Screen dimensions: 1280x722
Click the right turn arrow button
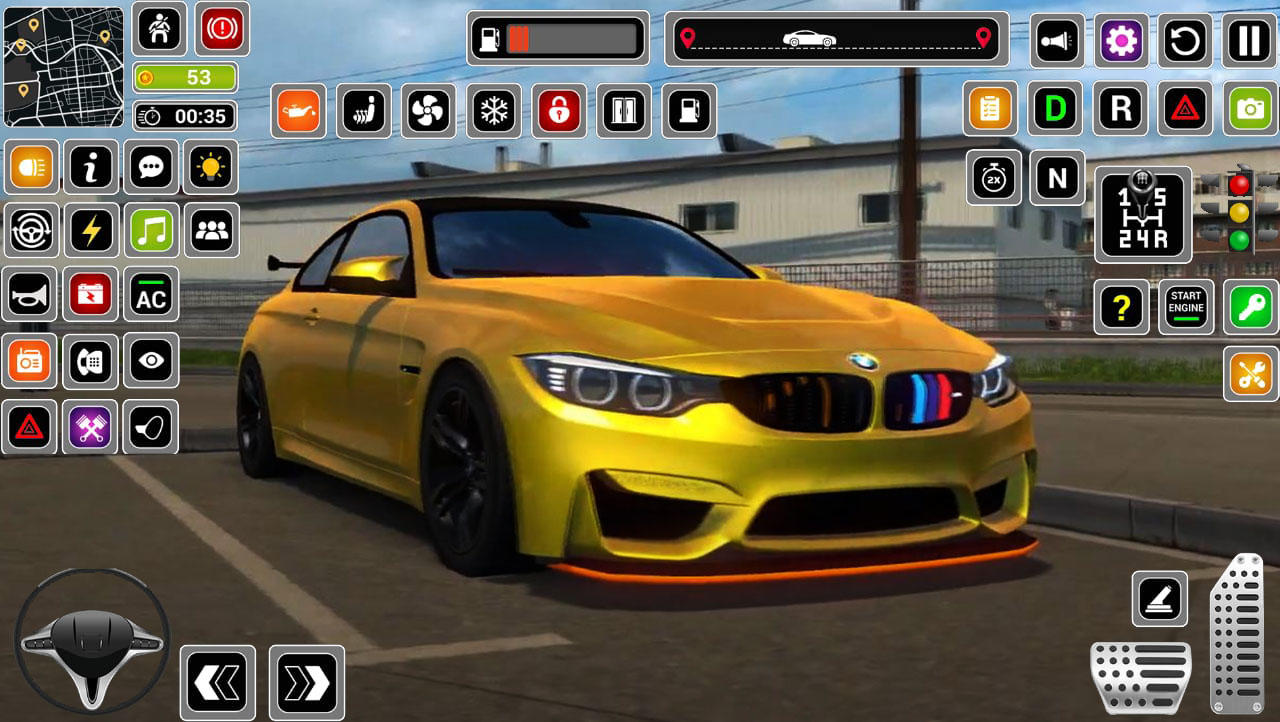tap(306, 683)
